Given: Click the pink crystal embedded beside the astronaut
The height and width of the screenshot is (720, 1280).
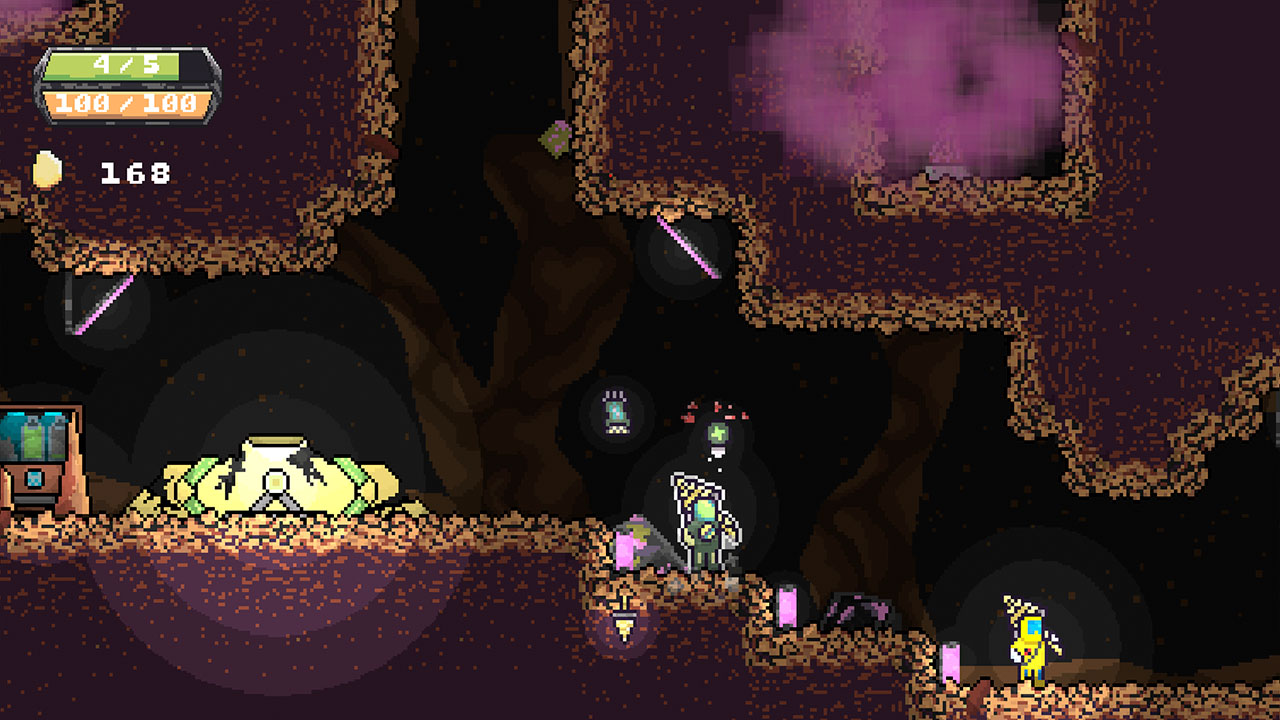Looking at the screenshot, I should tap(625, 550).
